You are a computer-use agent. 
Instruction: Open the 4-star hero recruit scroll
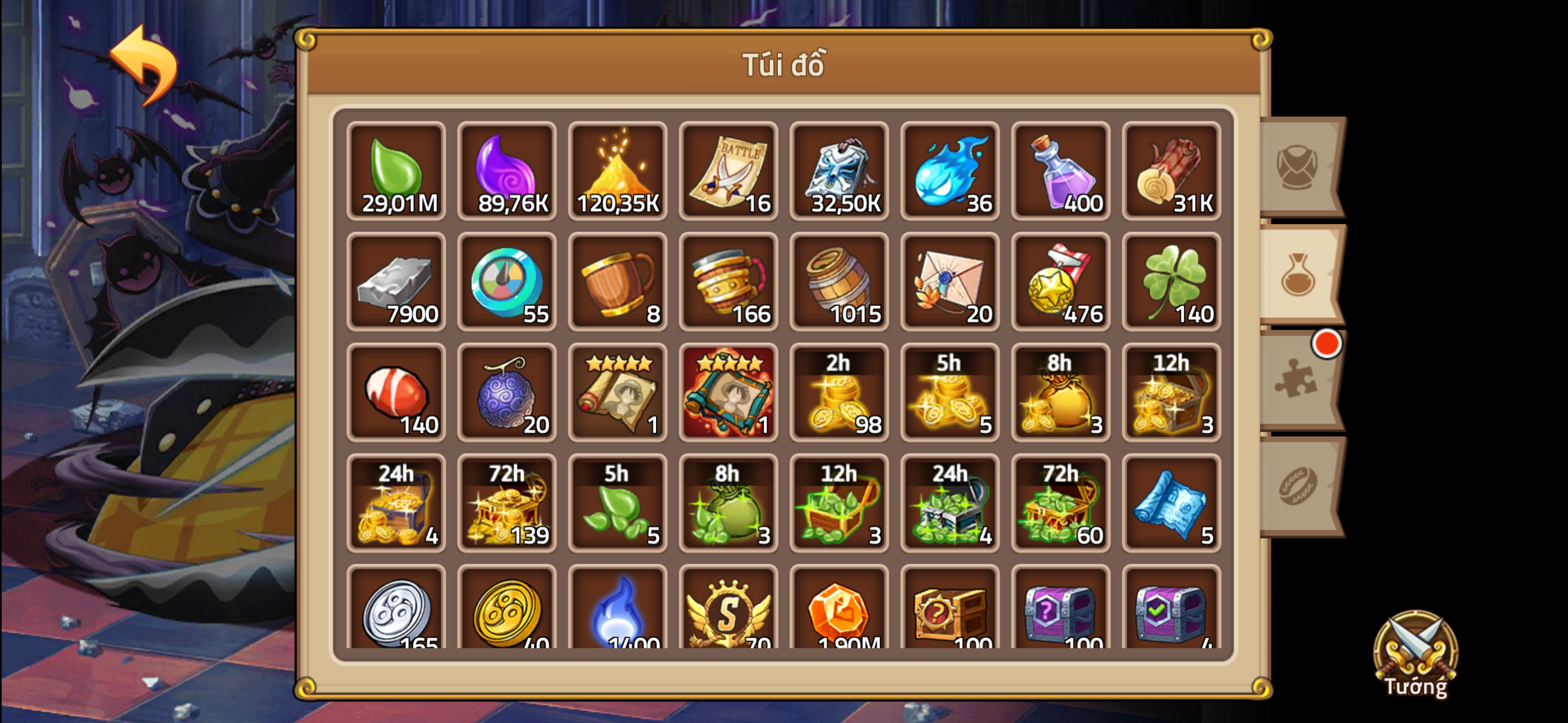pos(617,392)
